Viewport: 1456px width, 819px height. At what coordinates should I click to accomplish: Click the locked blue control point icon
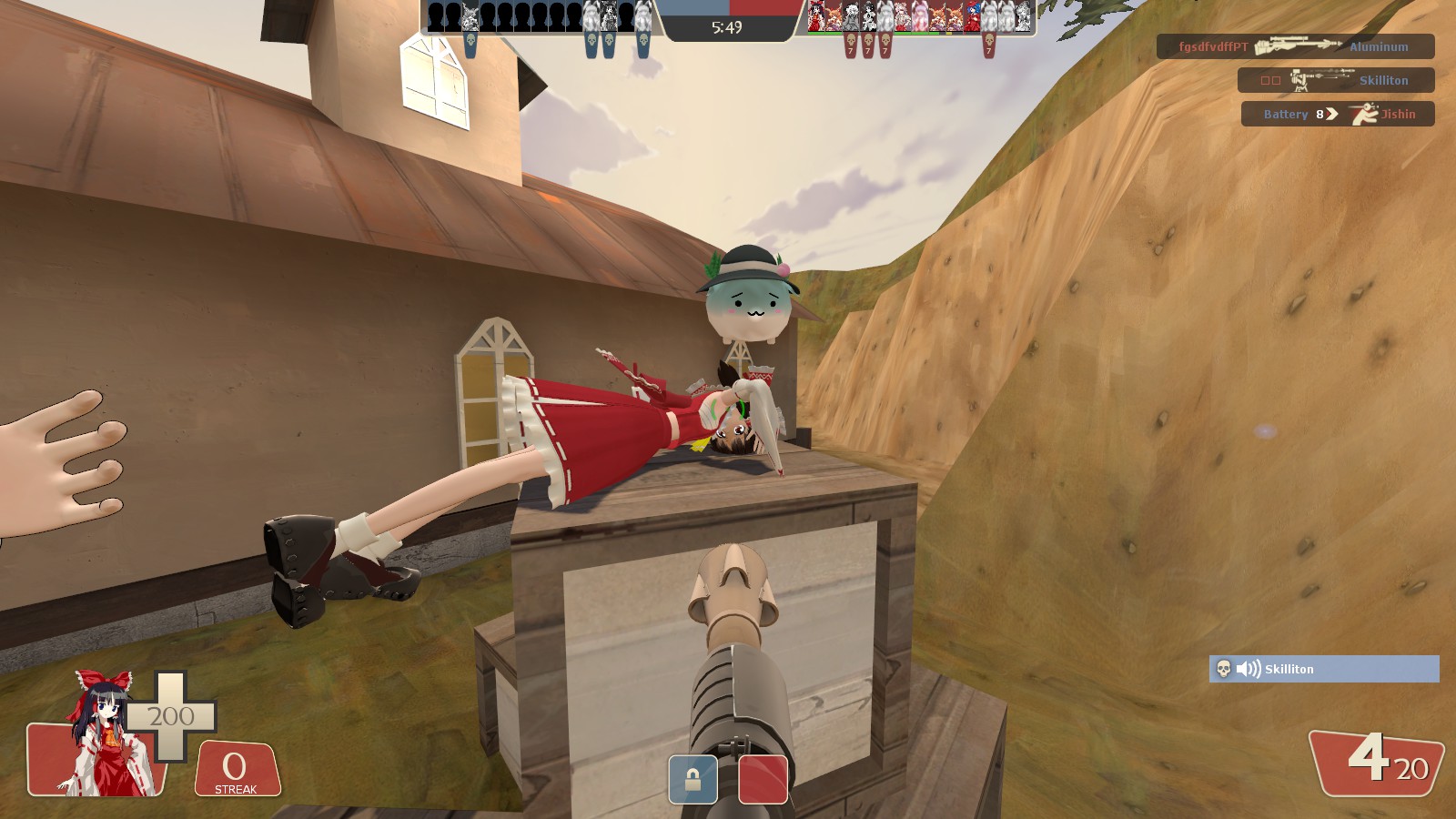click(693, 780)
